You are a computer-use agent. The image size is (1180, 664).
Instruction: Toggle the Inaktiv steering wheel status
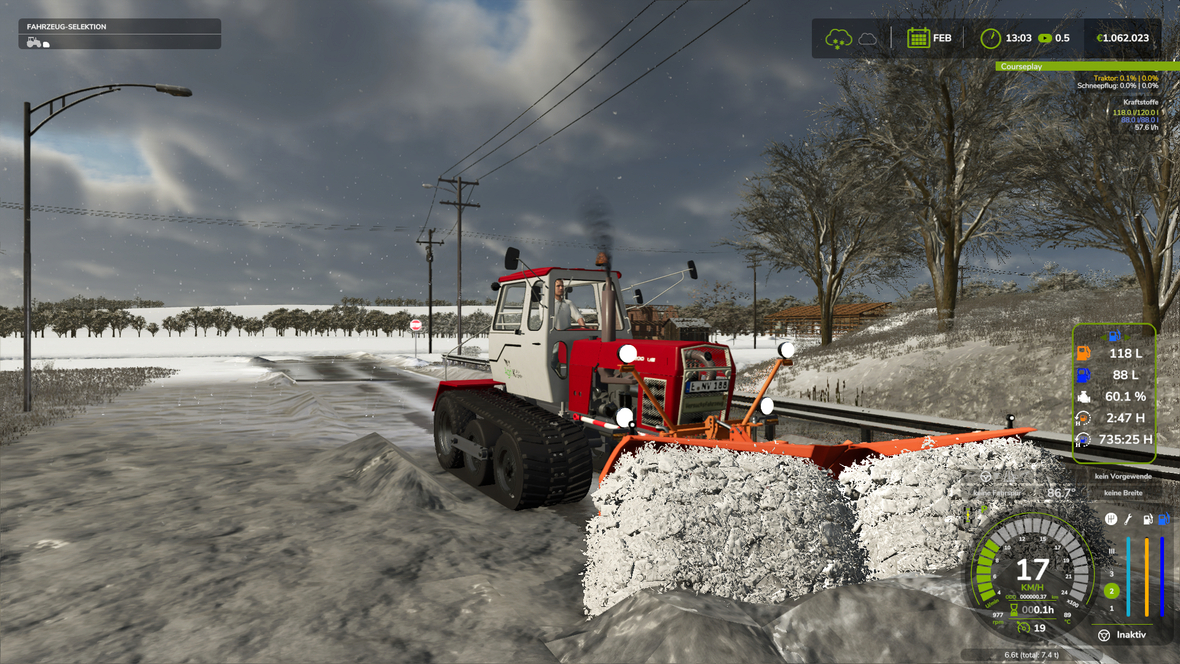point(1104,635)
